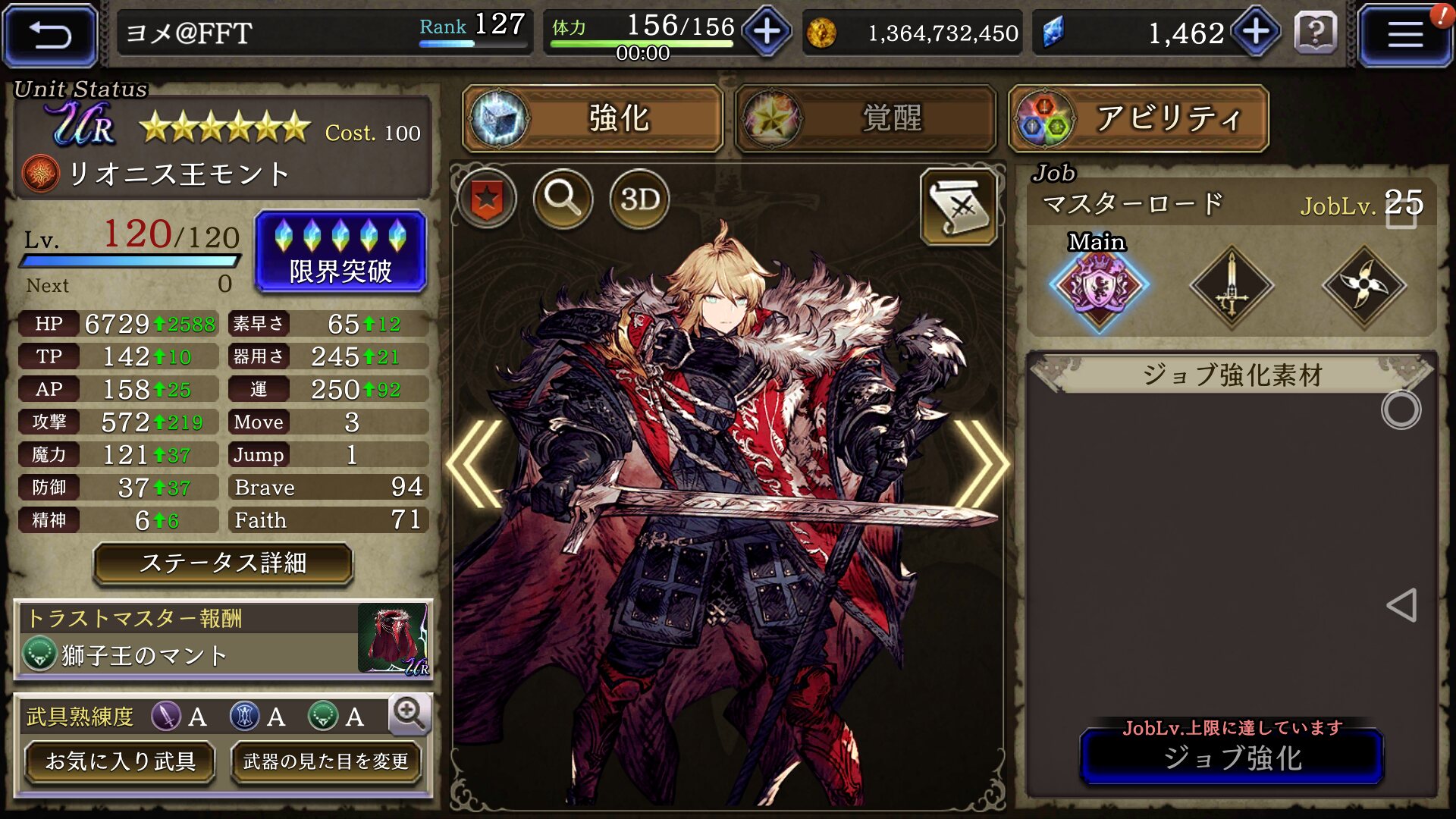
Task: View the 獅子王のマント trust master reward
Action: [223, 639]
